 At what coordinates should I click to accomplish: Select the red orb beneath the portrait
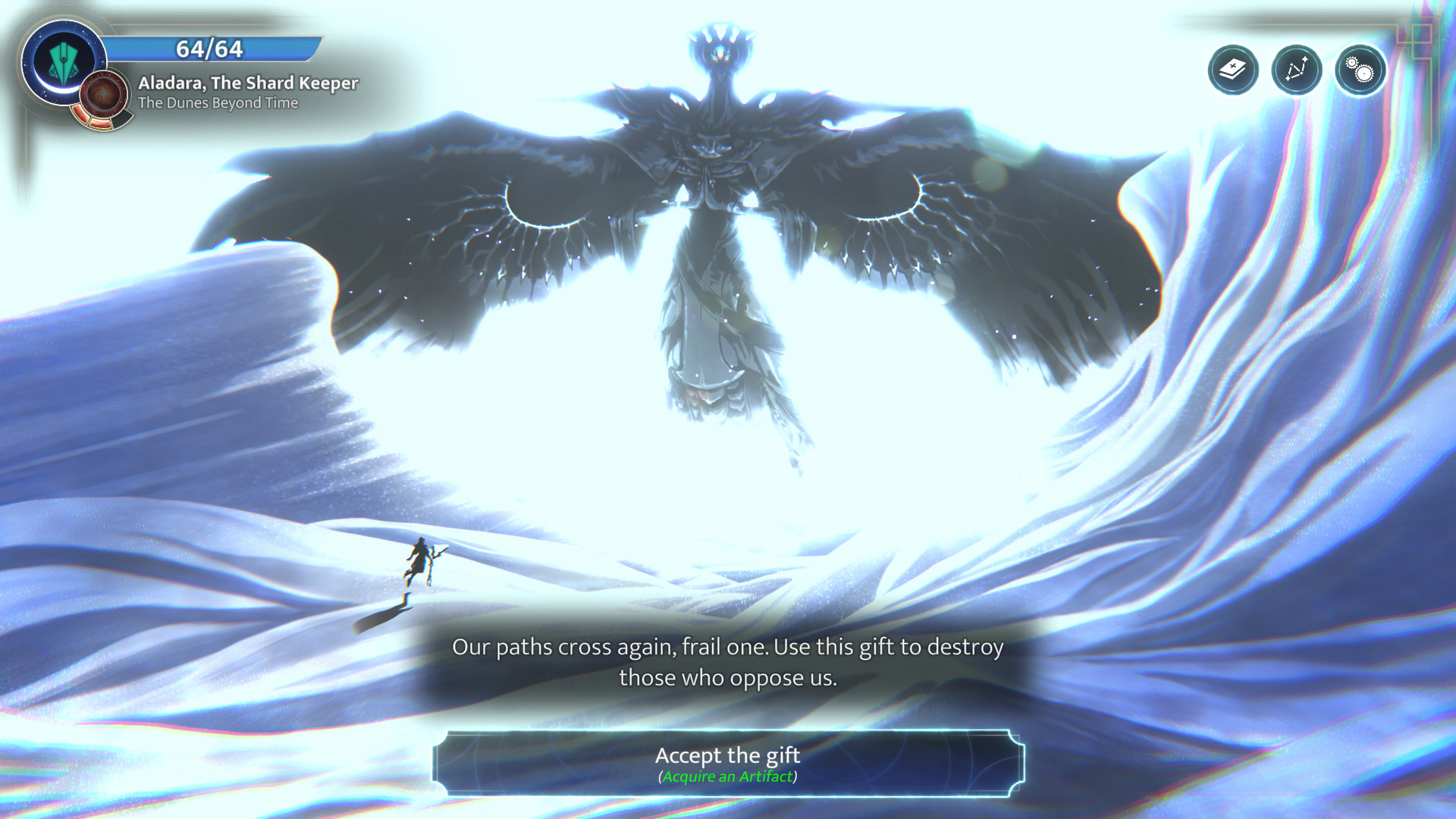pos(104,96)
